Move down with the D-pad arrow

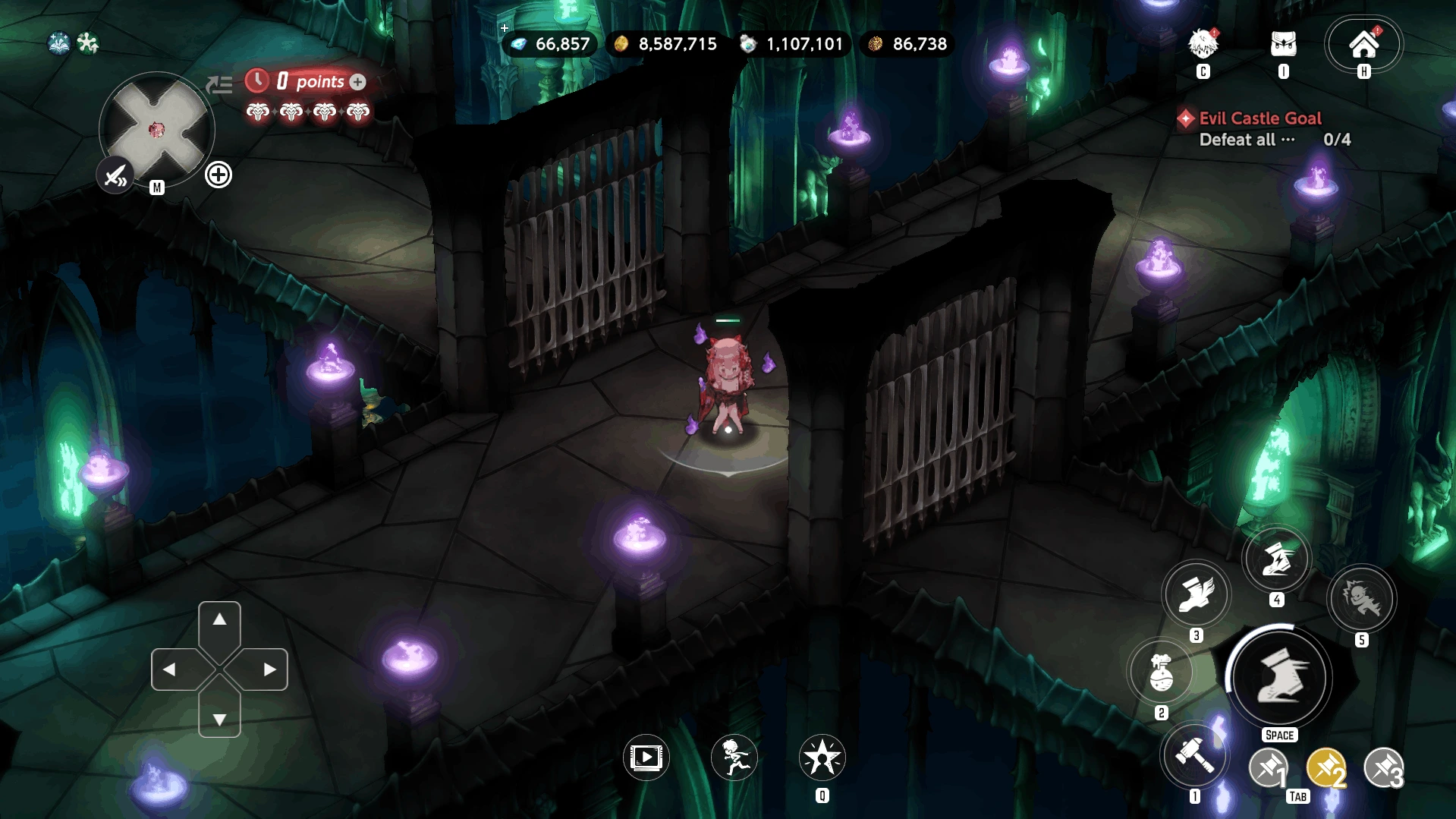(x=219, y=719)
